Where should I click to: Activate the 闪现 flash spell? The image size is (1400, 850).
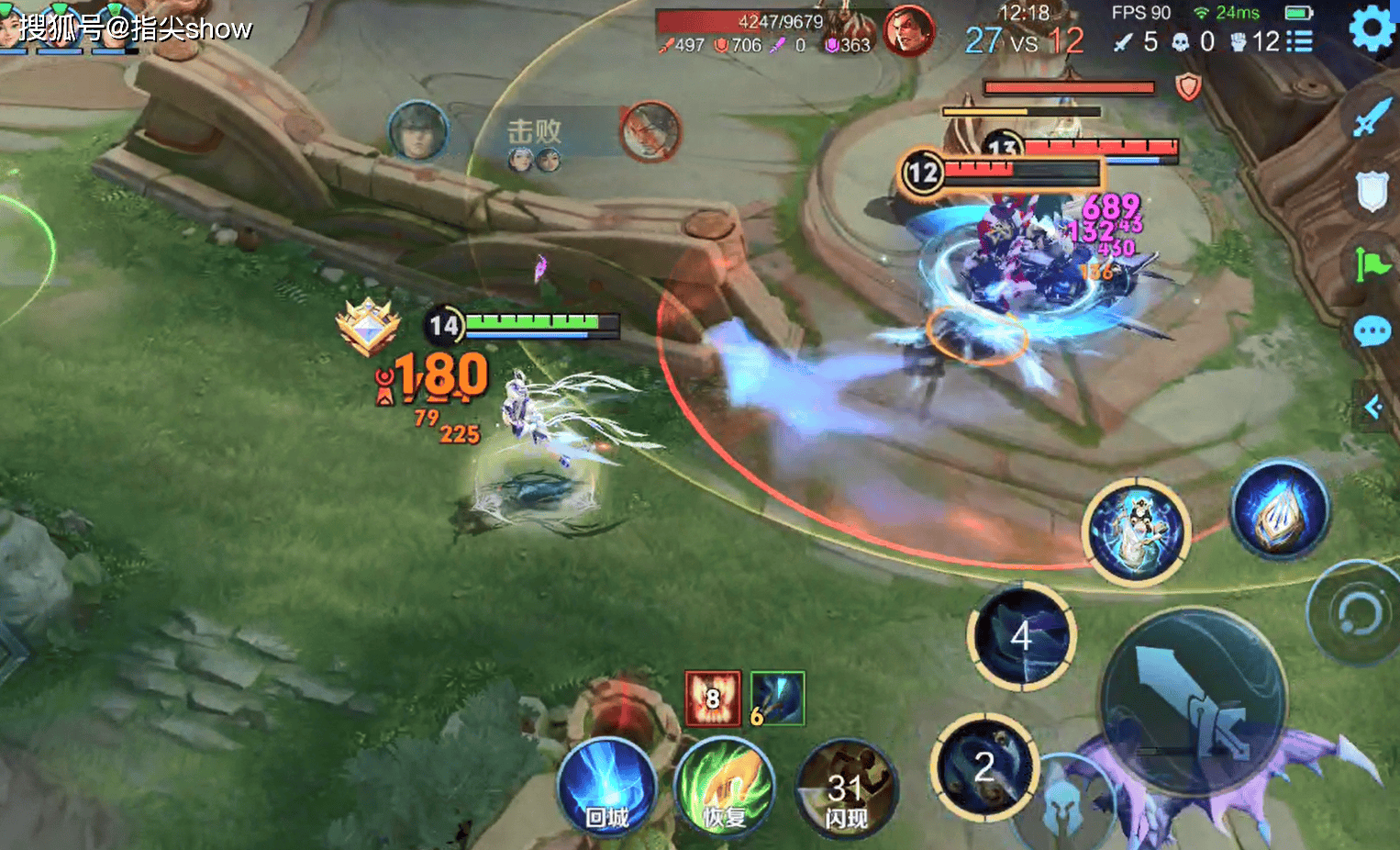(846, 790)
